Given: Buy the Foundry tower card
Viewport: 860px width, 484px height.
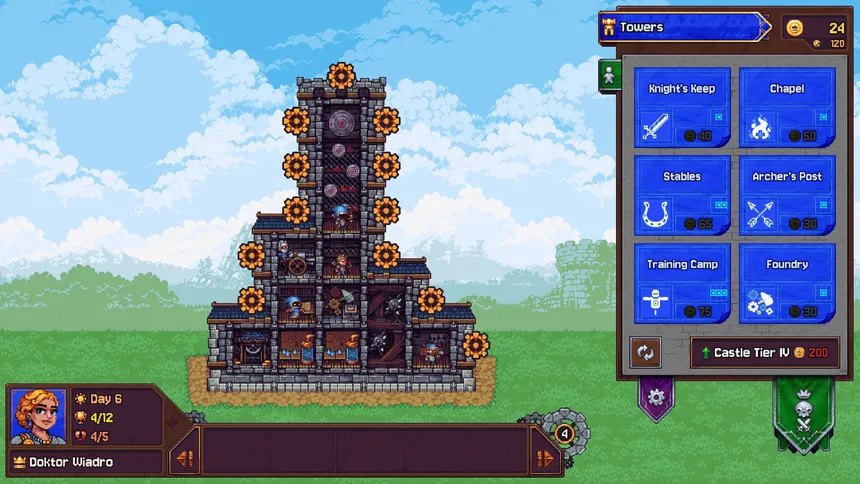Looking at the screenshot, I should click(787, 282).
